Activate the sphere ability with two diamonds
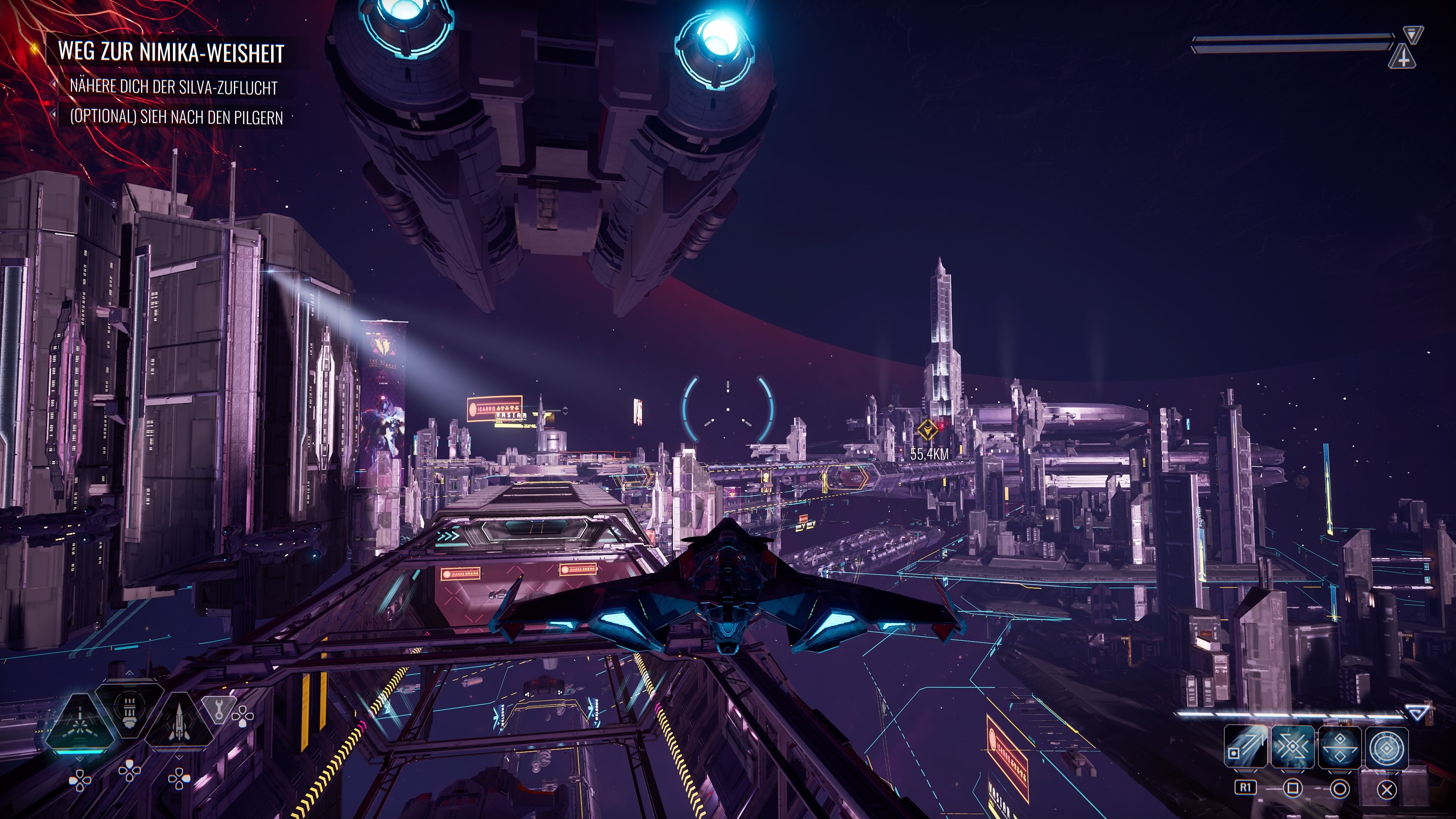This screenshot has height=819, width=1456. point(1340,747)
